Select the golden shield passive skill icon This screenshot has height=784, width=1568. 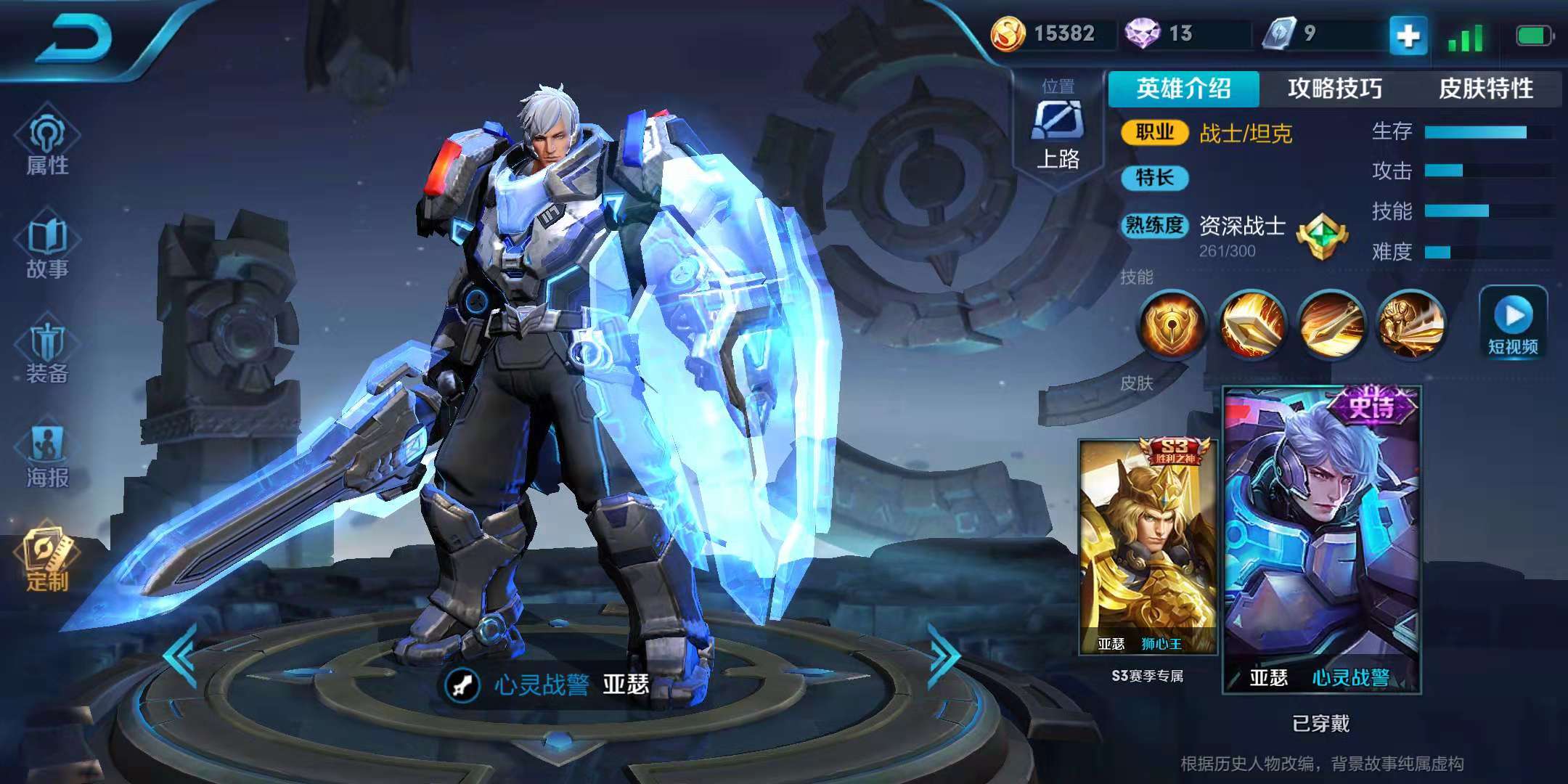click(x=1172, y=324)
